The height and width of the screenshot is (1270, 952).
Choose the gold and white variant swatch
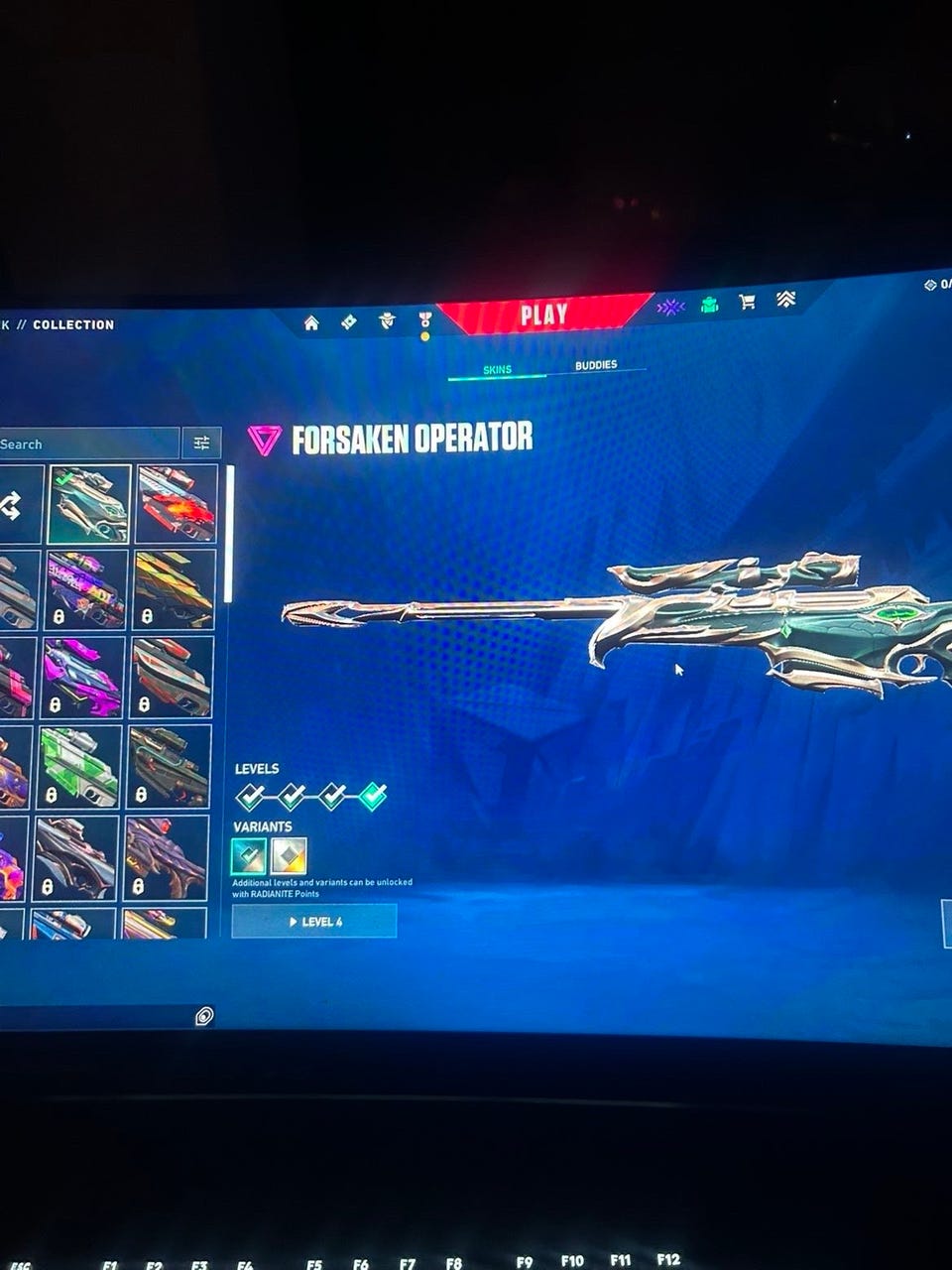(289, 855)
